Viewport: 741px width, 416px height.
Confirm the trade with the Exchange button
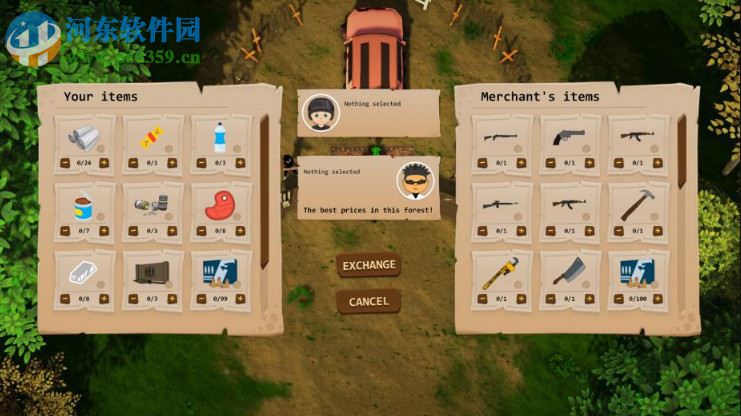pos(369,266)
